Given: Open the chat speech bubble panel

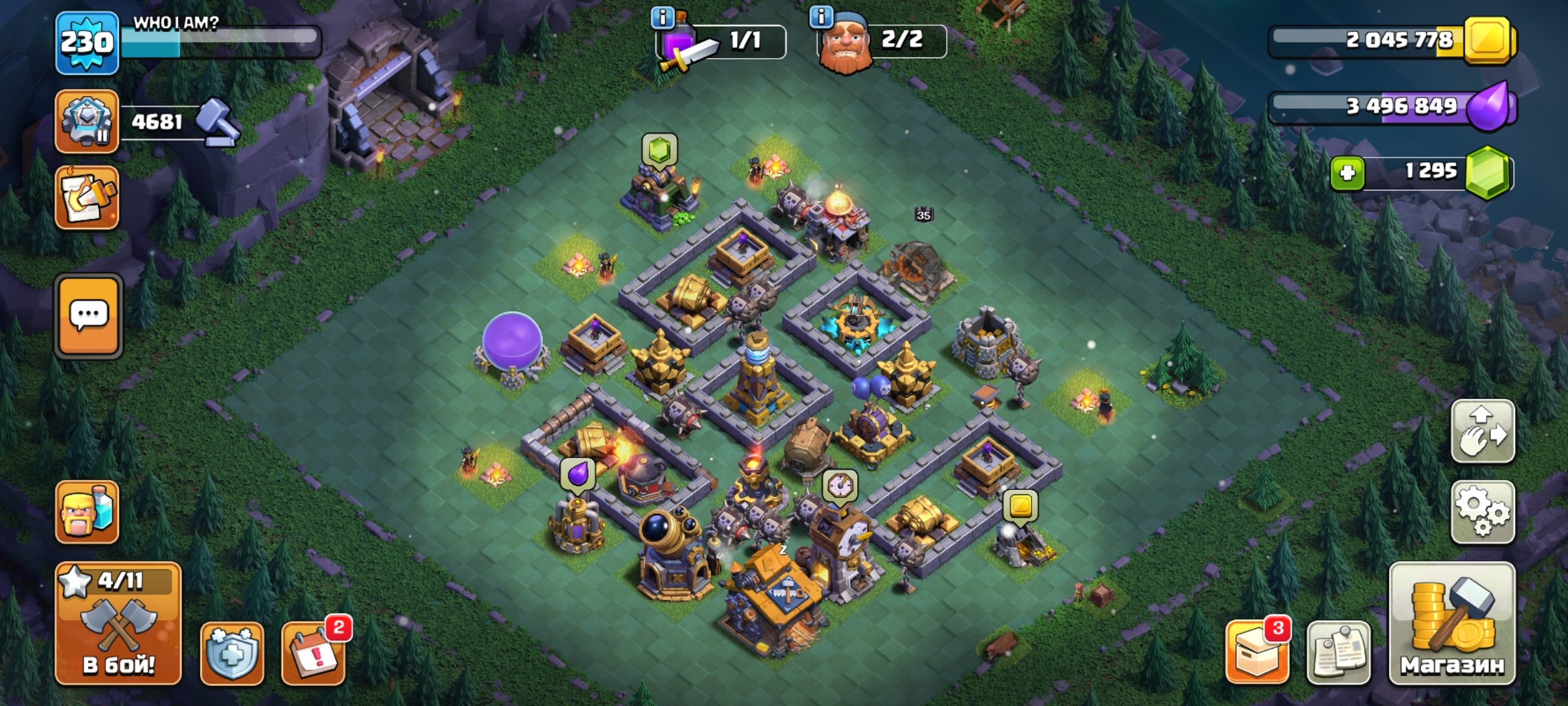Looking at the screenshot, I should [x=88, y=316].
